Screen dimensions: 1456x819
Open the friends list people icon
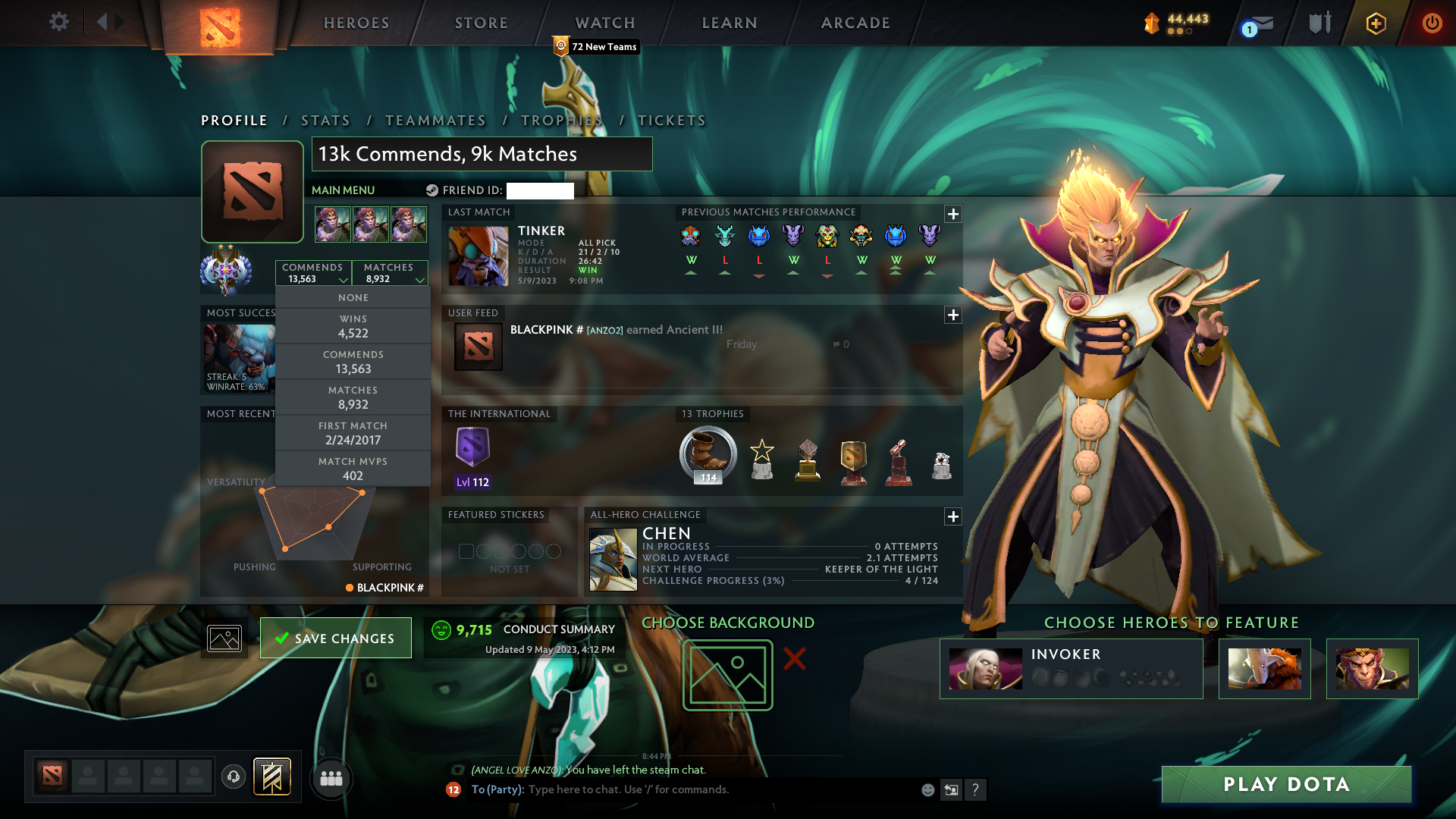point(331,779)
